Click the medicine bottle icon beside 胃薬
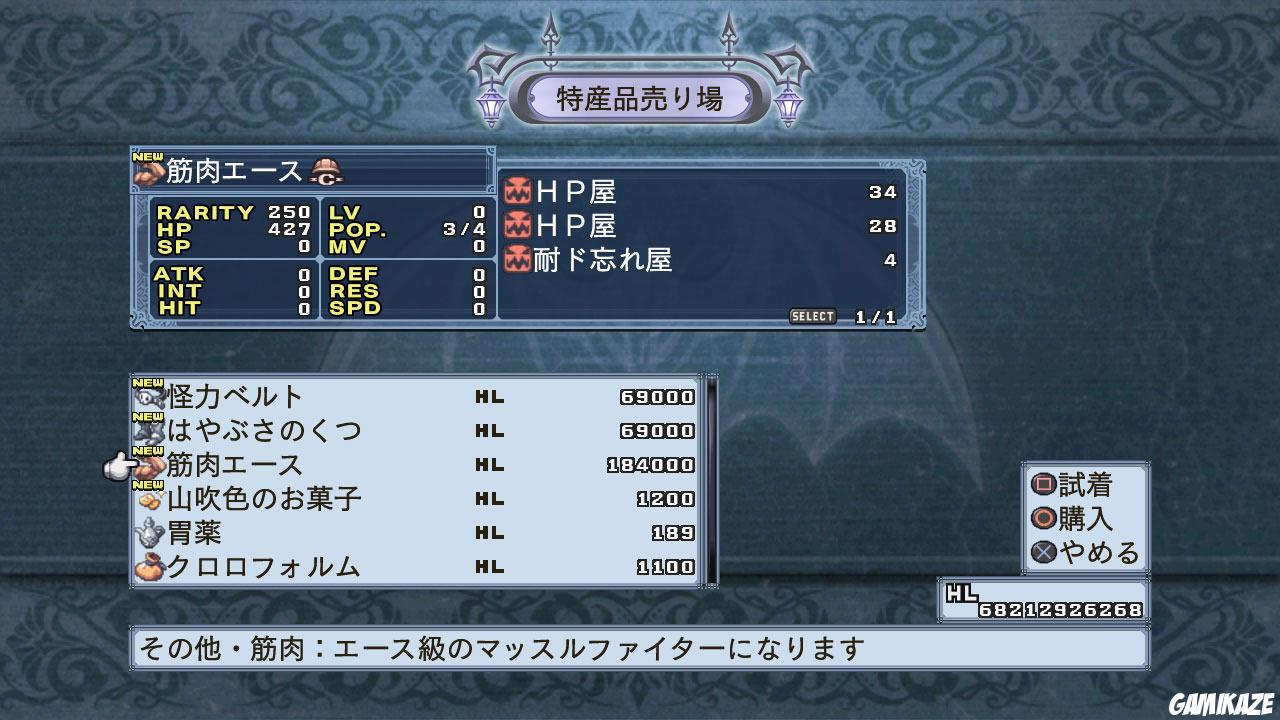The width and height of the screenshot is (1280, 720). point(151,533)
